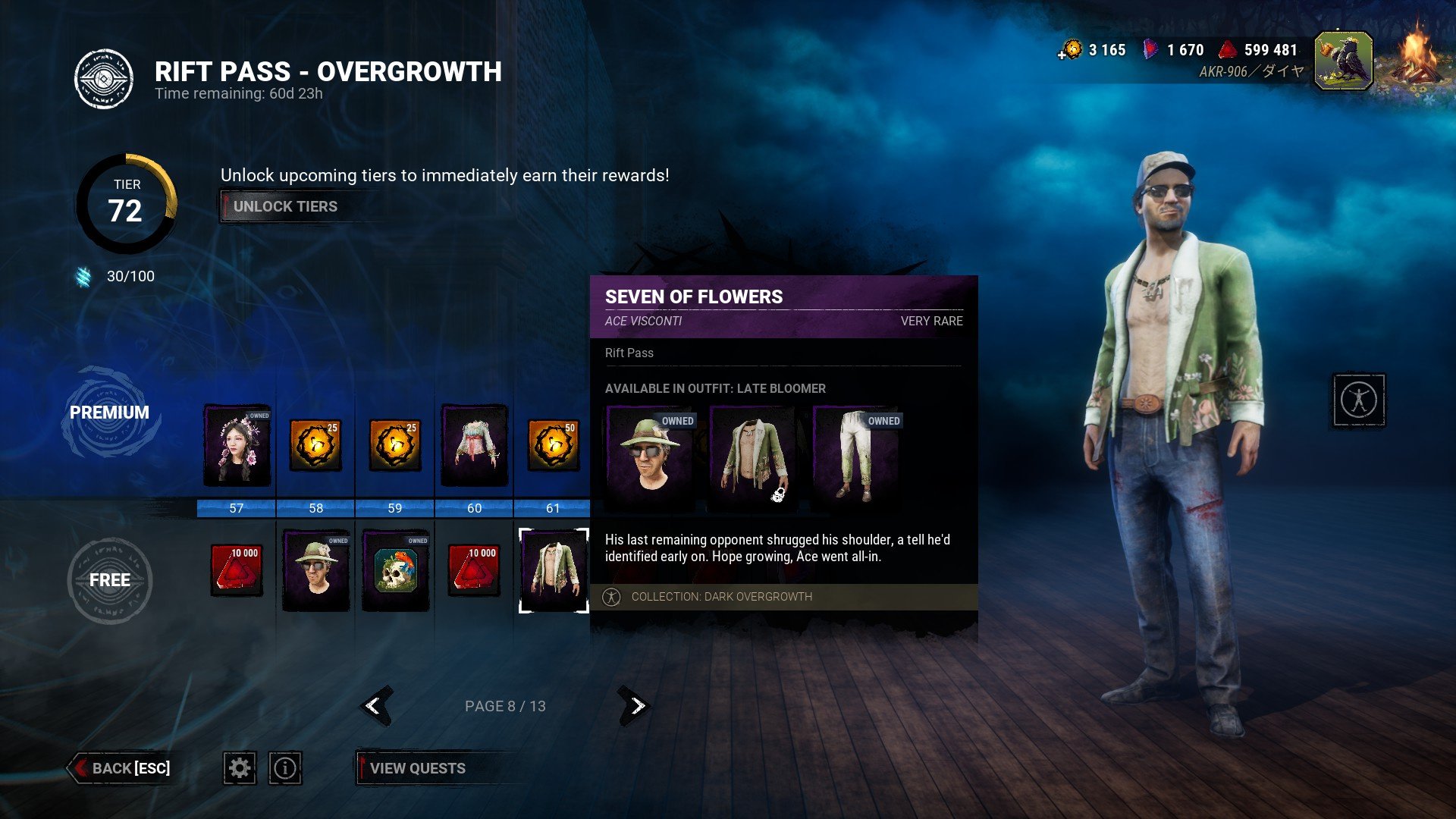Screen dimensions: 1456x819
Task: Click the Unlock Tiers button
Action: [285, 206]
